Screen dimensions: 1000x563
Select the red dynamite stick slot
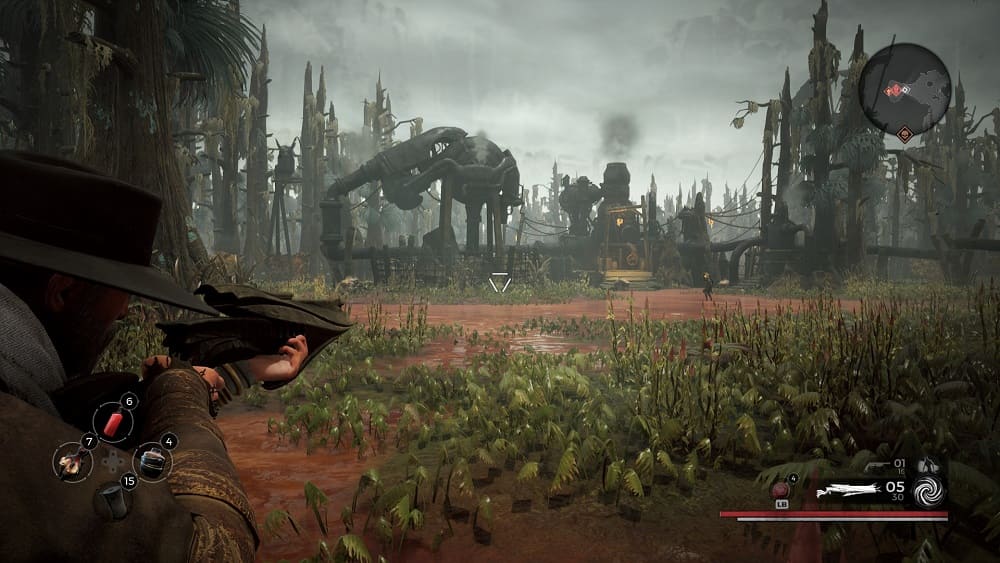coord(111,423)
